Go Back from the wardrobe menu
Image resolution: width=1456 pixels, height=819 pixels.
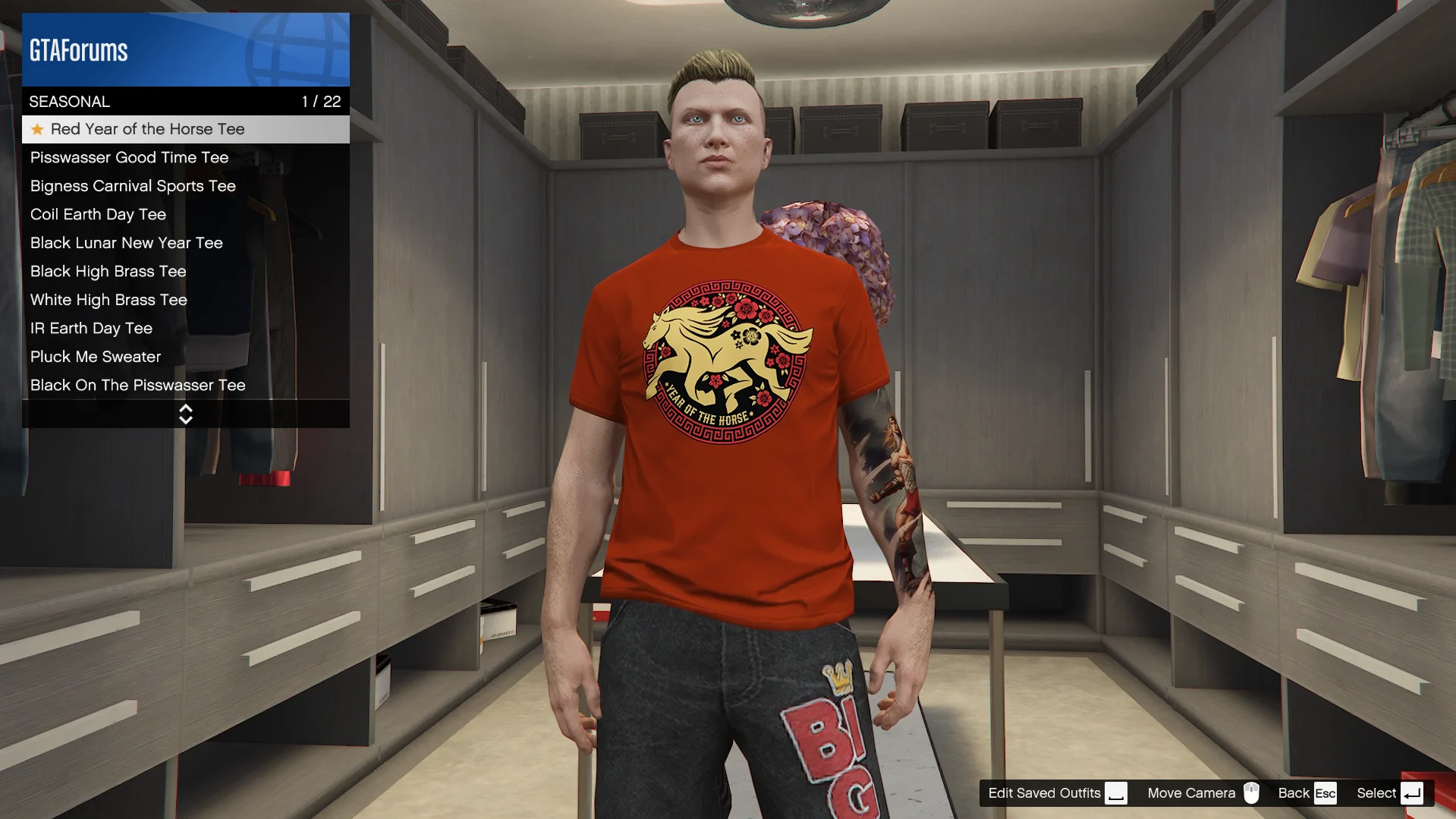1306,793
